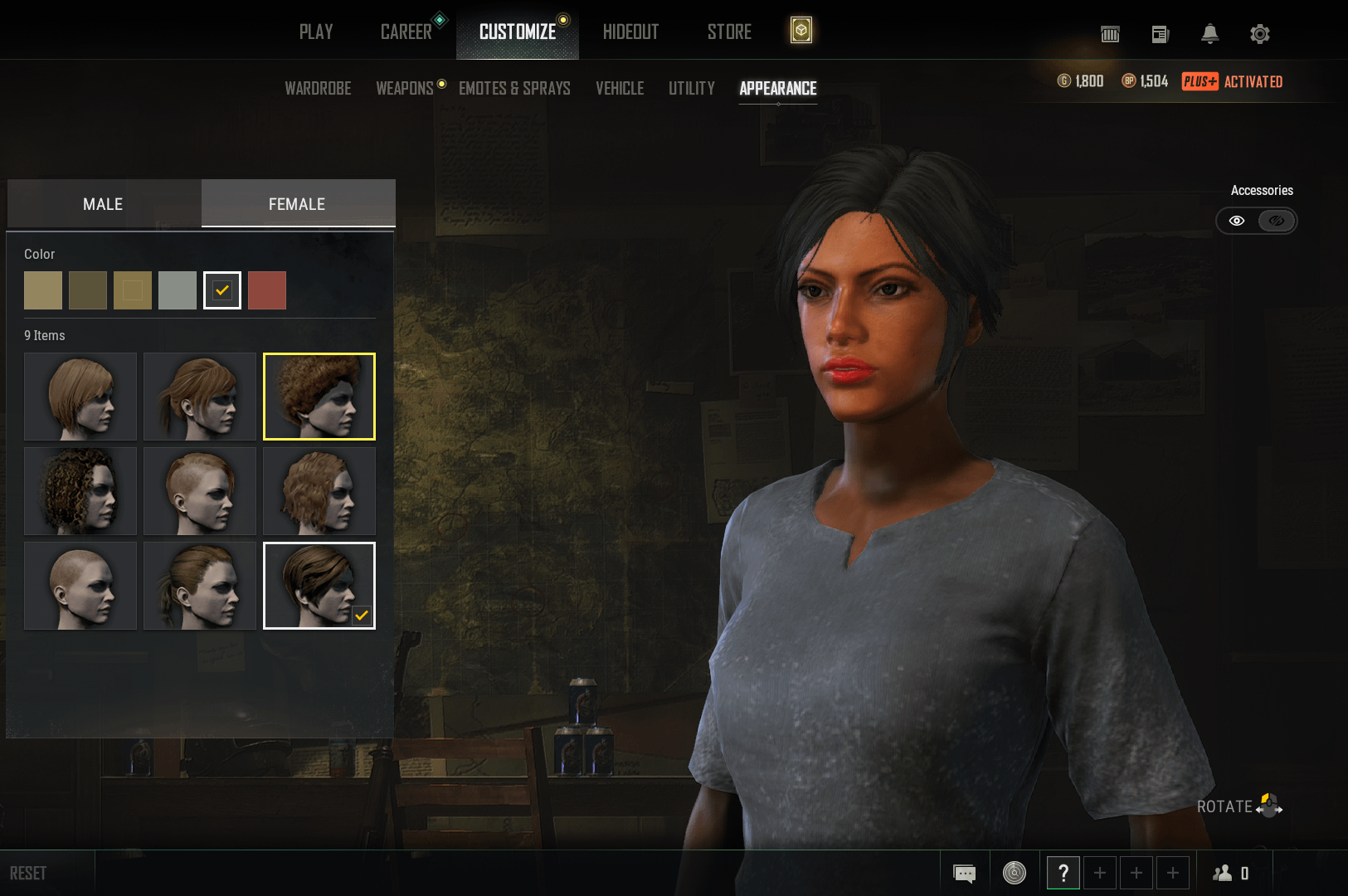The image size is (1348, 896).
Task: Open the Weapons customization tab
Action: tap(405, 88)
